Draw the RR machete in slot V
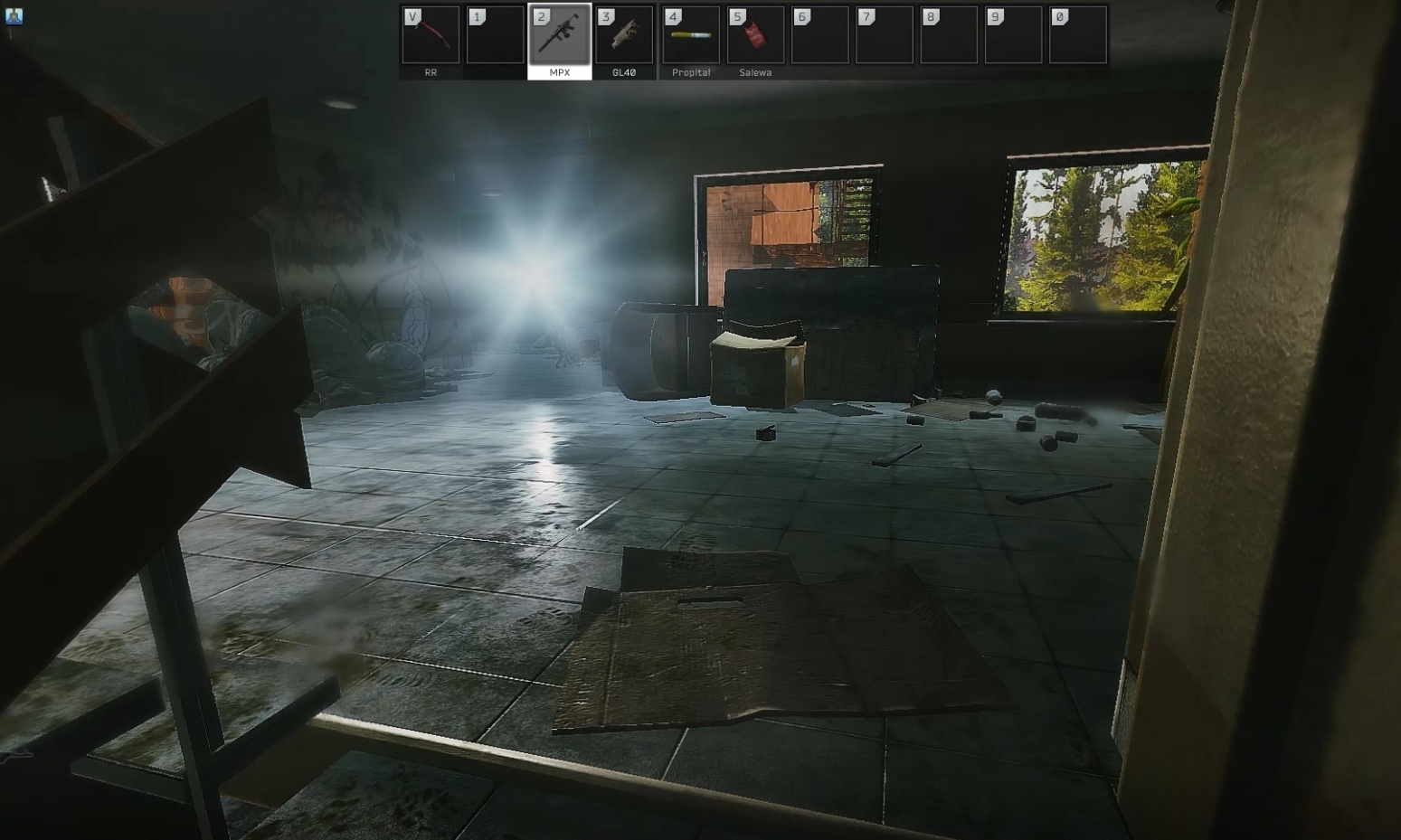The width and height of the screenshot is (1401, 840). point(431,35)
